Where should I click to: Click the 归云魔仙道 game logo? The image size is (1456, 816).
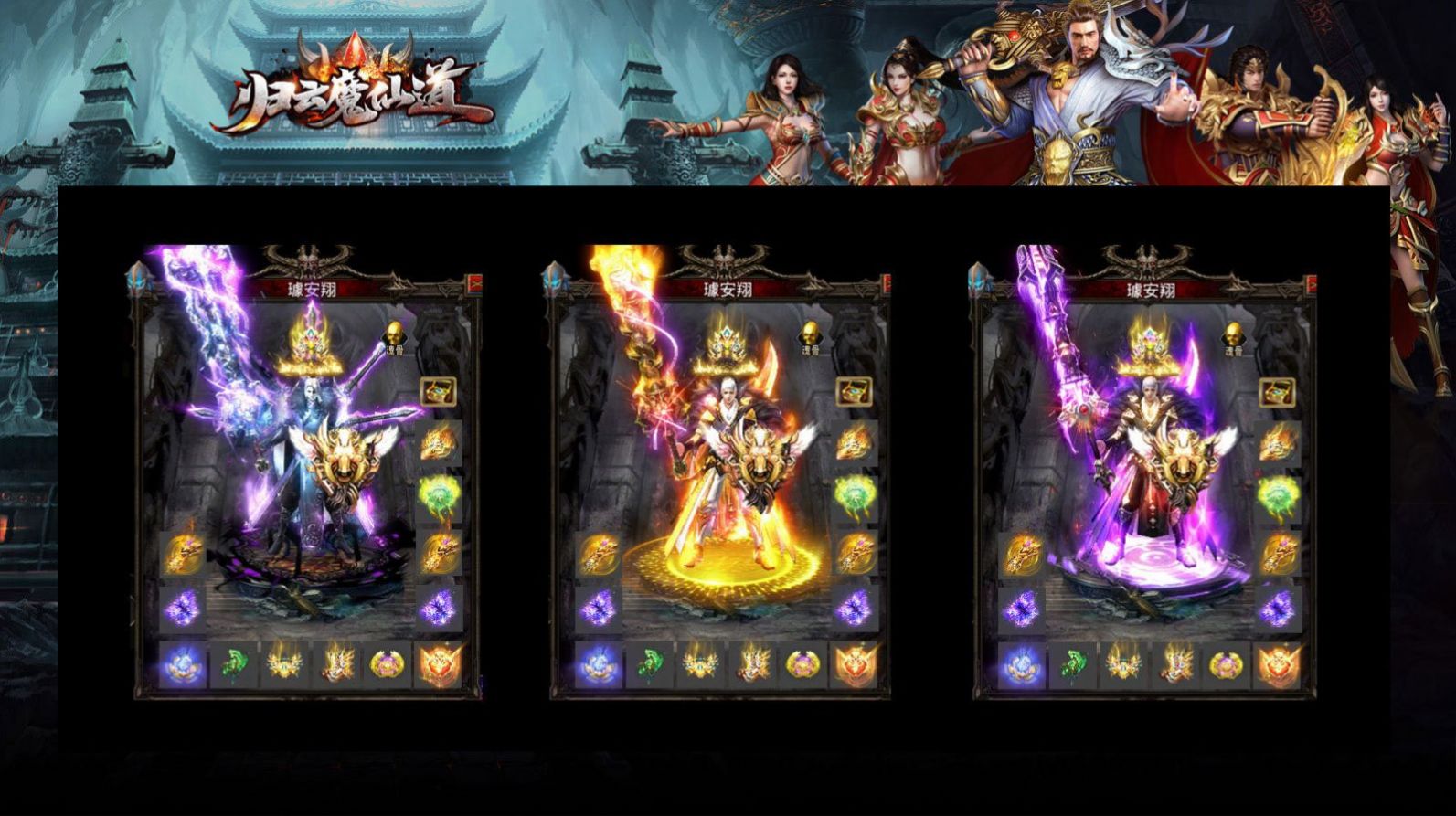click(x=356, y=96)
